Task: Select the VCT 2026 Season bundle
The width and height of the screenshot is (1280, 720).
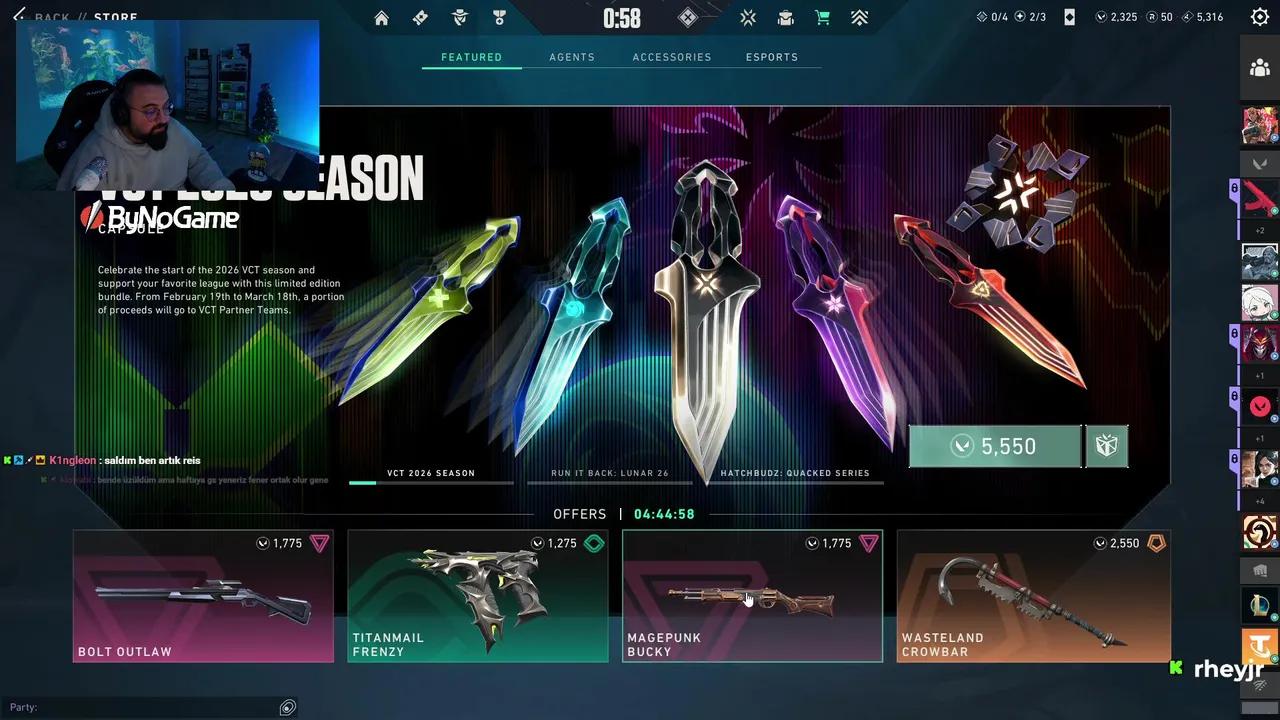Action: pos(431,474)
